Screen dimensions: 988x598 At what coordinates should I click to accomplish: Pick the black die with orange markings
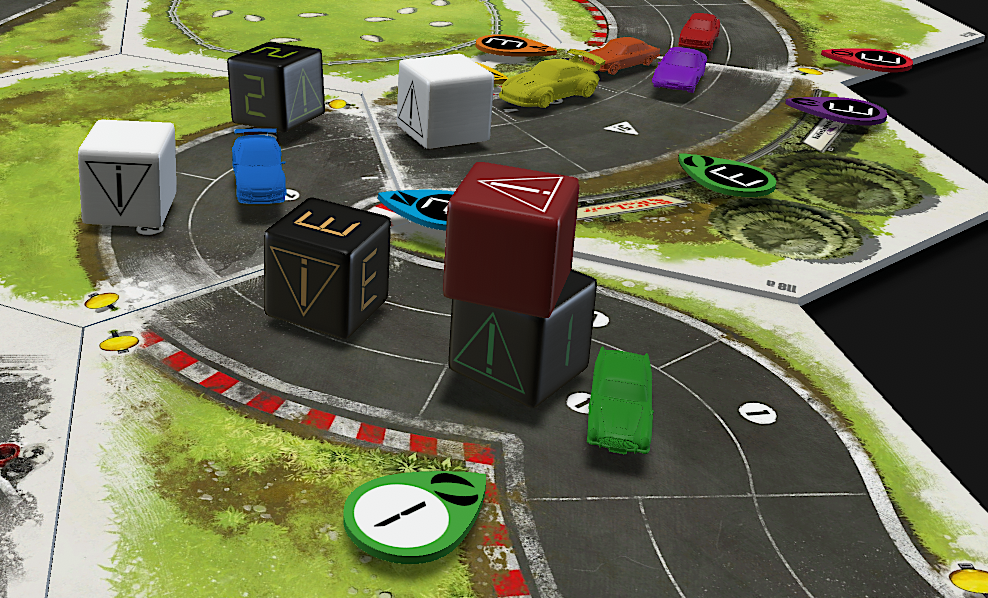point(326,277)
